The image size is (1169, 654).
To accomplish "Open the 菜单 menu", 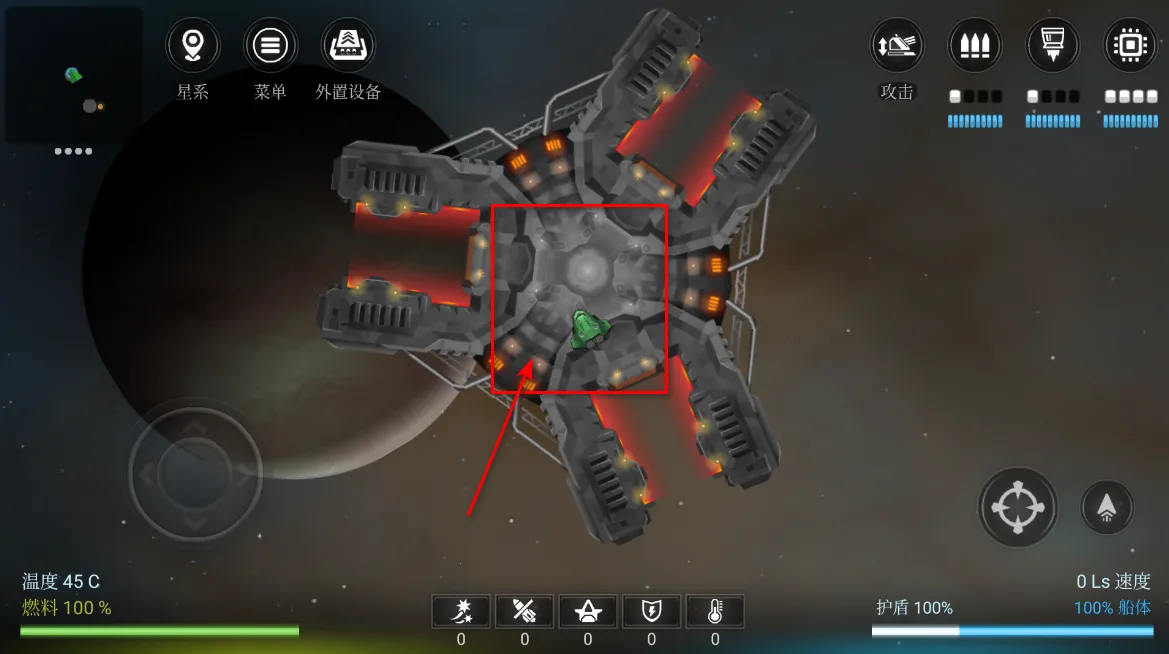I will pyautogui.click(x=270, y=46).
